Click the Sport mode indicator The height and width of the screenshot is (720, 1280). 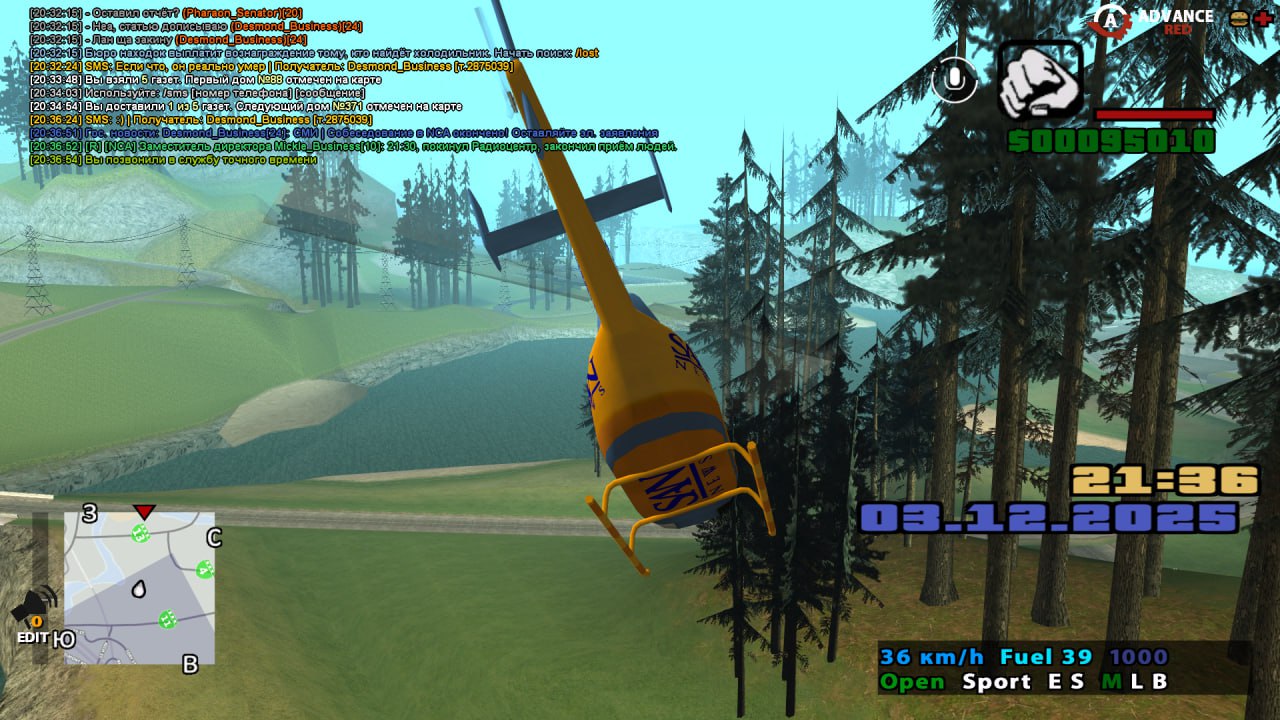(996, 682)
